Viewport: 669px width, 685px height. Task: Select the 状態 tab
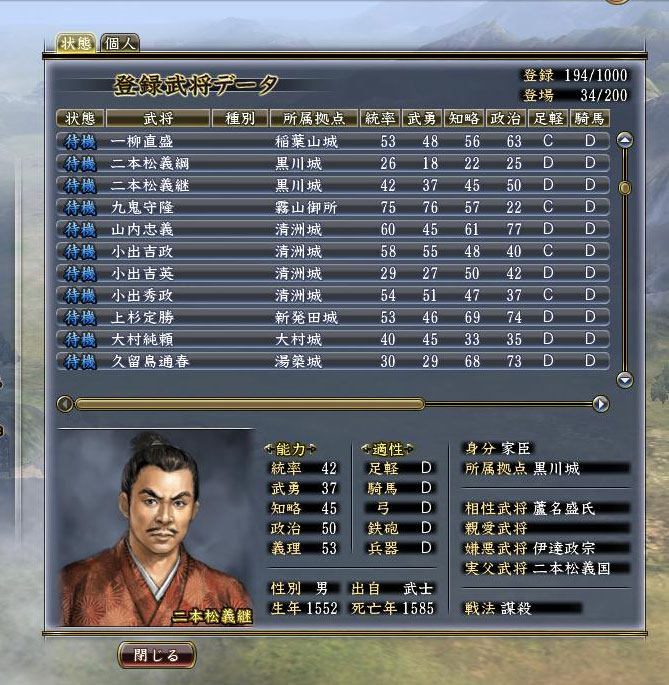[77, 43]
